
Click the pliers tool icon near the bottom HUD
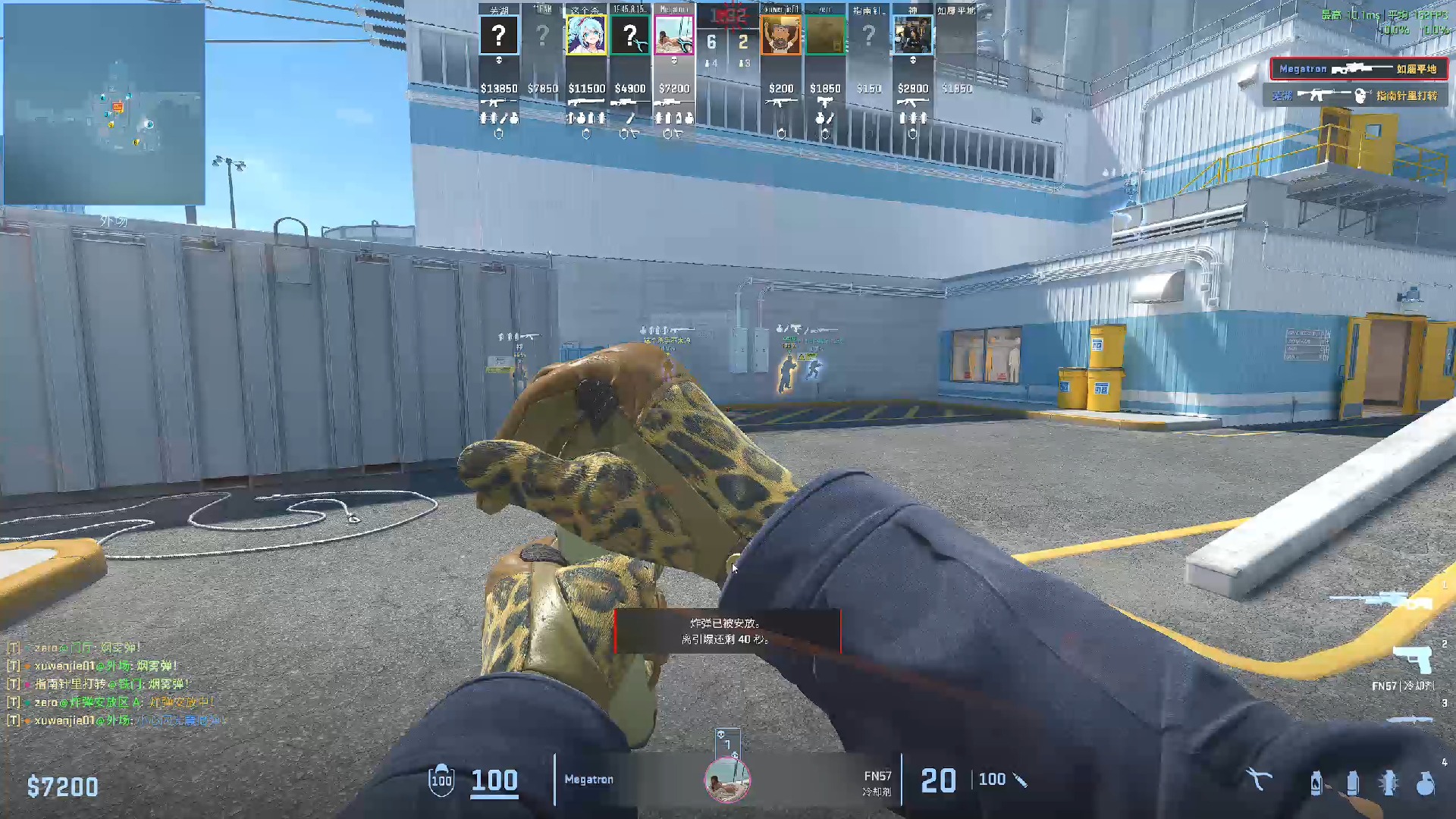[x=1259, y=779]
